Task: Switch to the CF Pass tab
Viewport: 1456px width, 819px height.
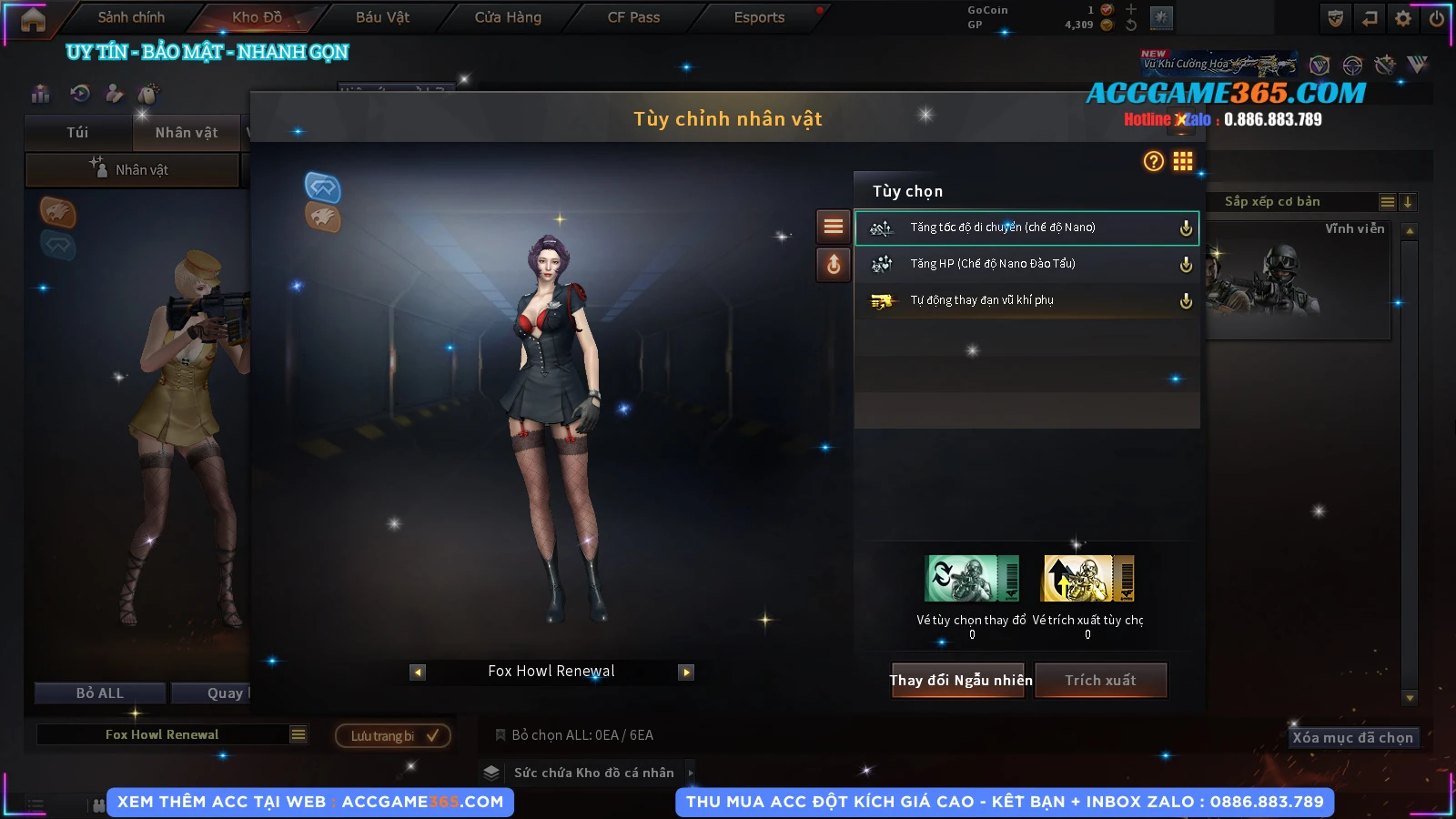Action: pyautogui.click(x=633, y=17)
